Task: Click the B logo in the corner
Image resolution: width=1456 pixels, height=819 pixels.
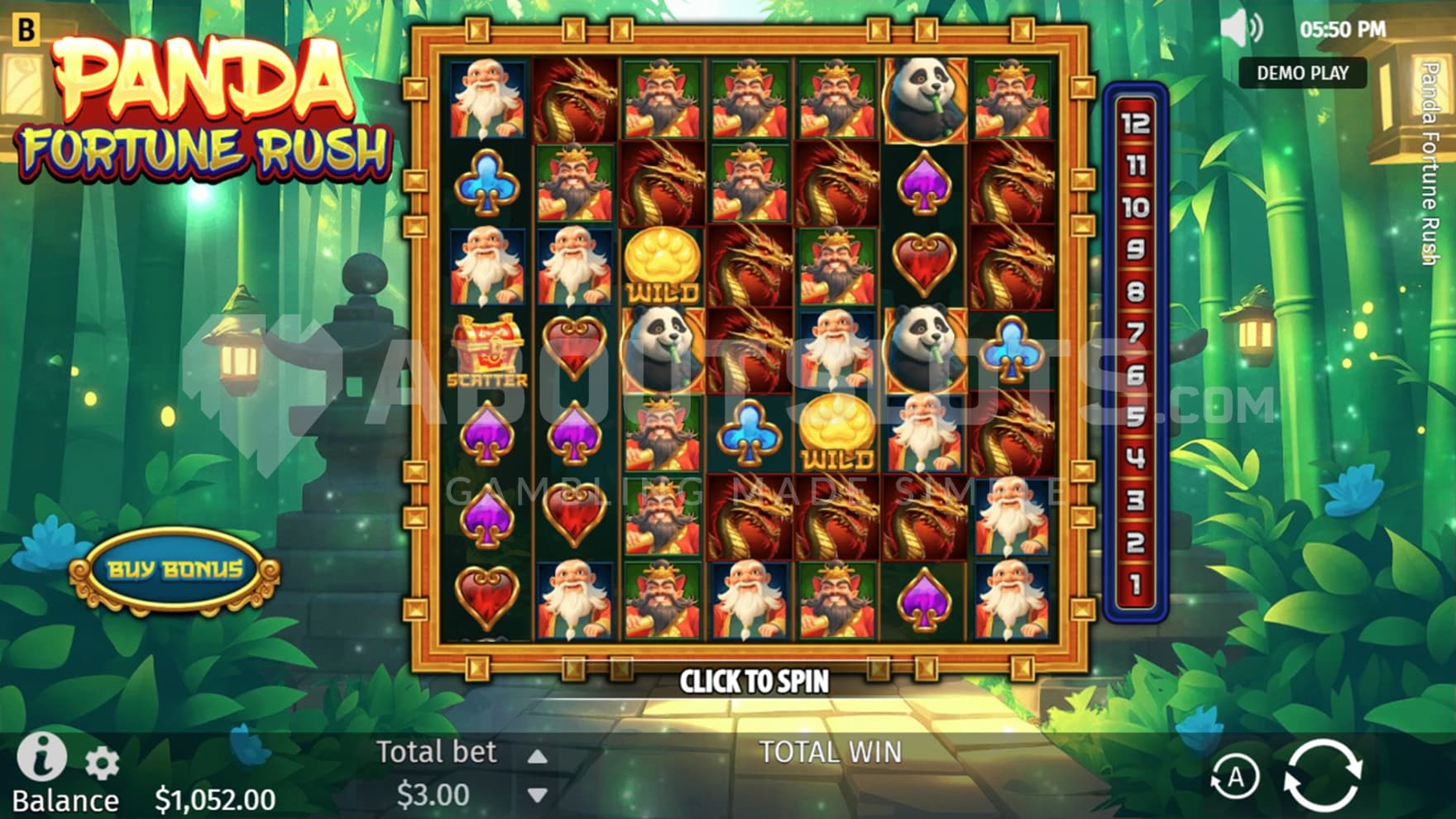Action: click(26, 30)
